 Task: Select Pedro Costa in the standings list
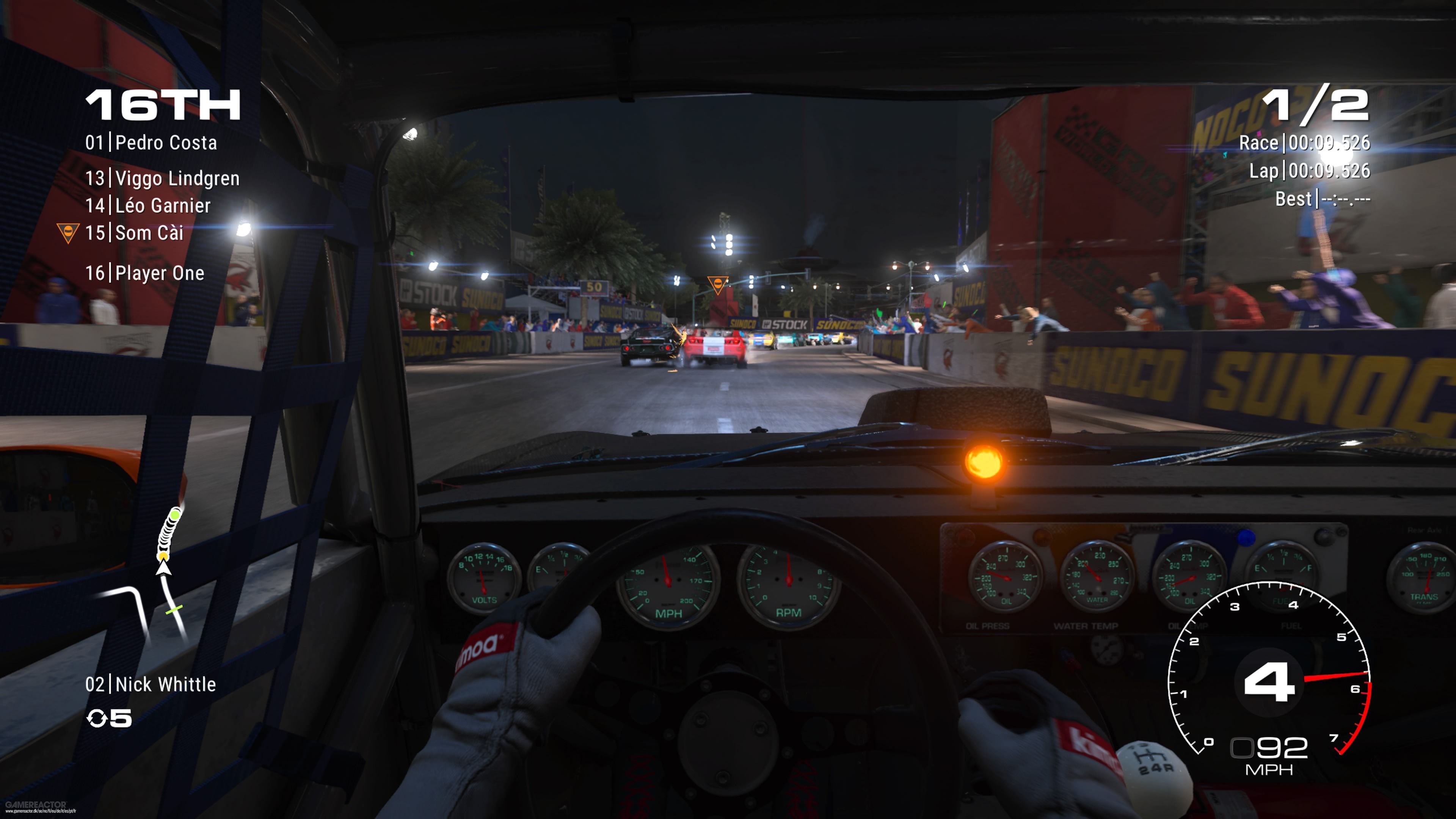(x=151, y=143)
